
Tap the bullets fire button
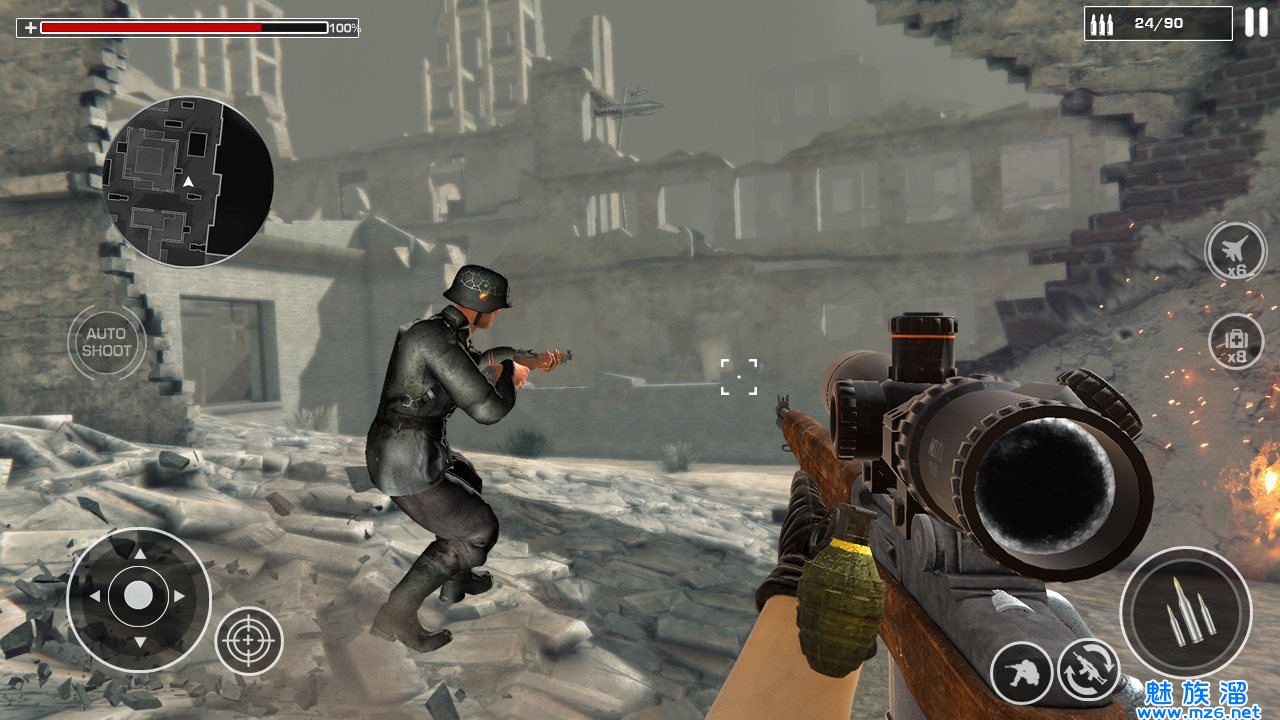pos(1185,611)
